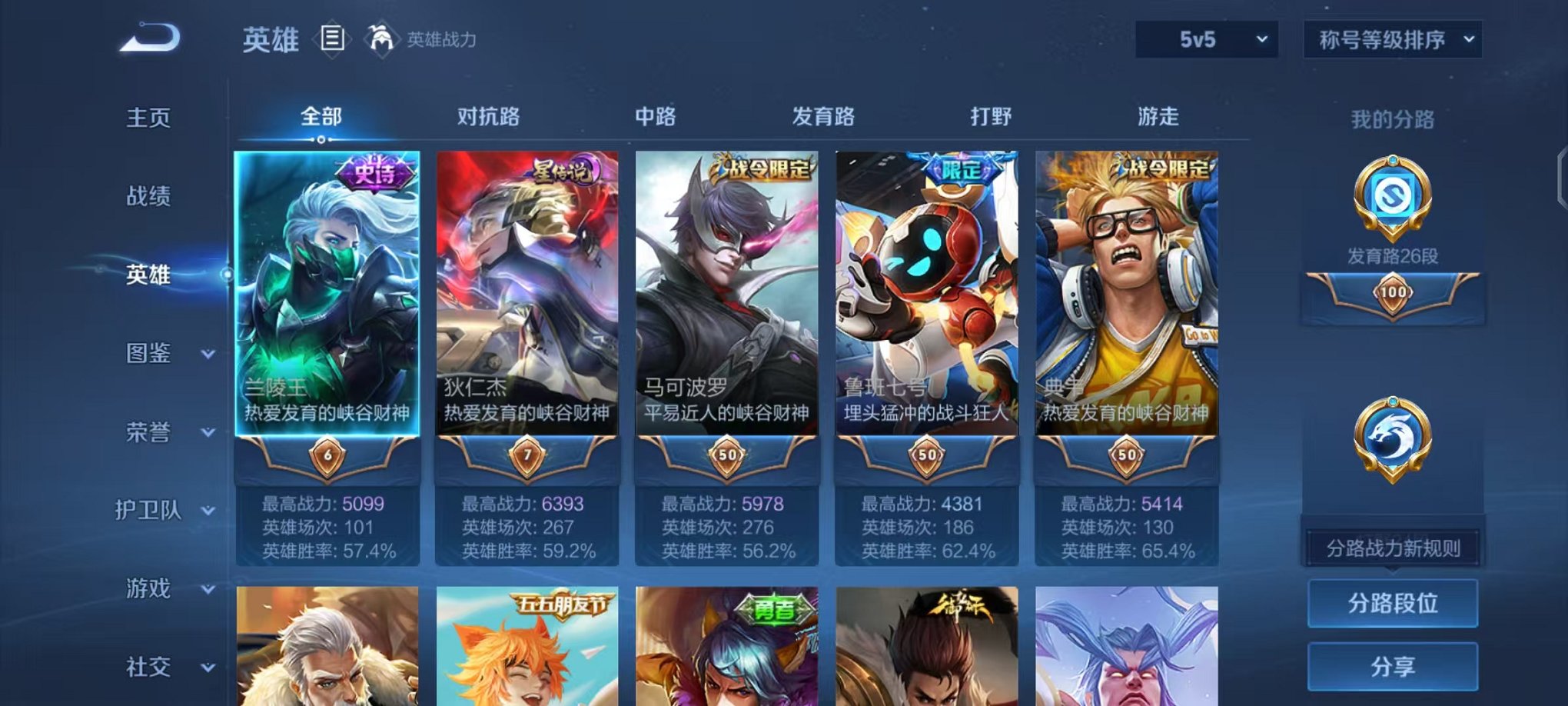This screenshot has height=706, width=1568.
Task: Expand the 图鉴 sidebar section
Action: pos(152,354)
